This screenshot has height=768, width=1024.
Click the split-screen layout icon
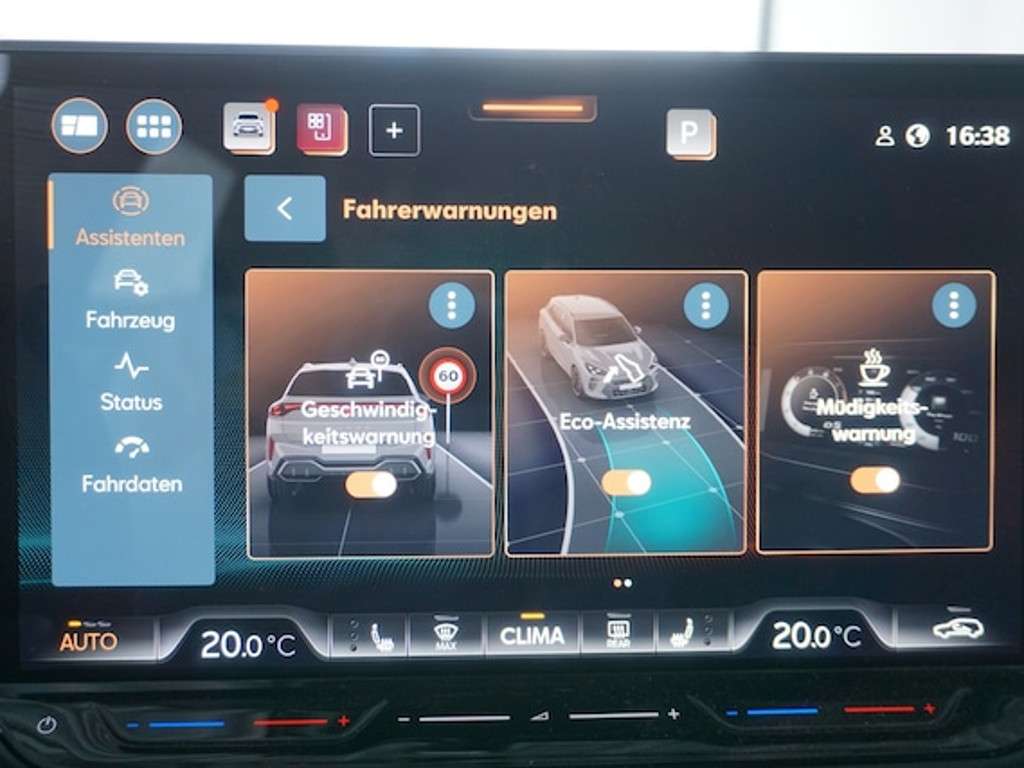[x=79, y=127]
